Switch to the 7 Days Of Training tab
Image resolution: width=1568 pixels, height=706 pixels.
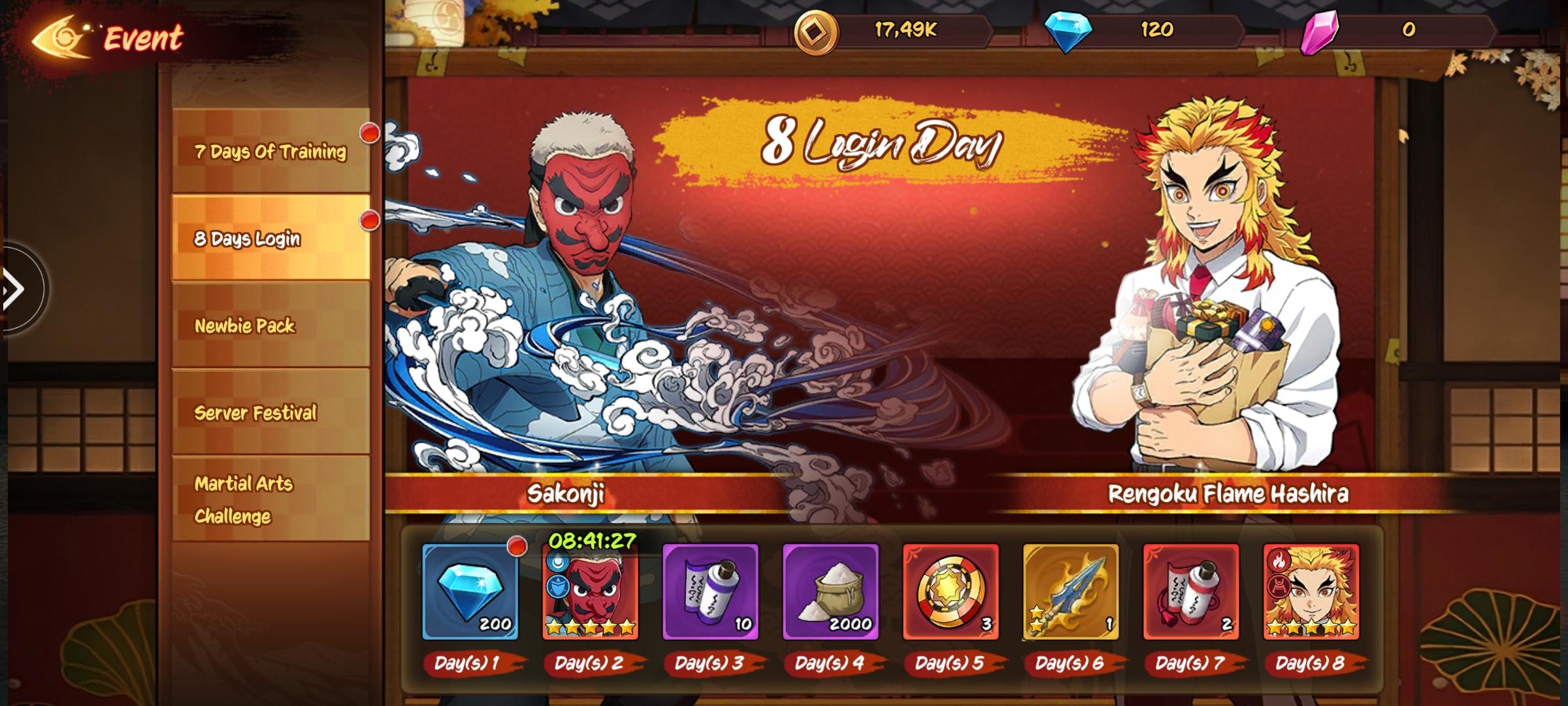(270, 151)
